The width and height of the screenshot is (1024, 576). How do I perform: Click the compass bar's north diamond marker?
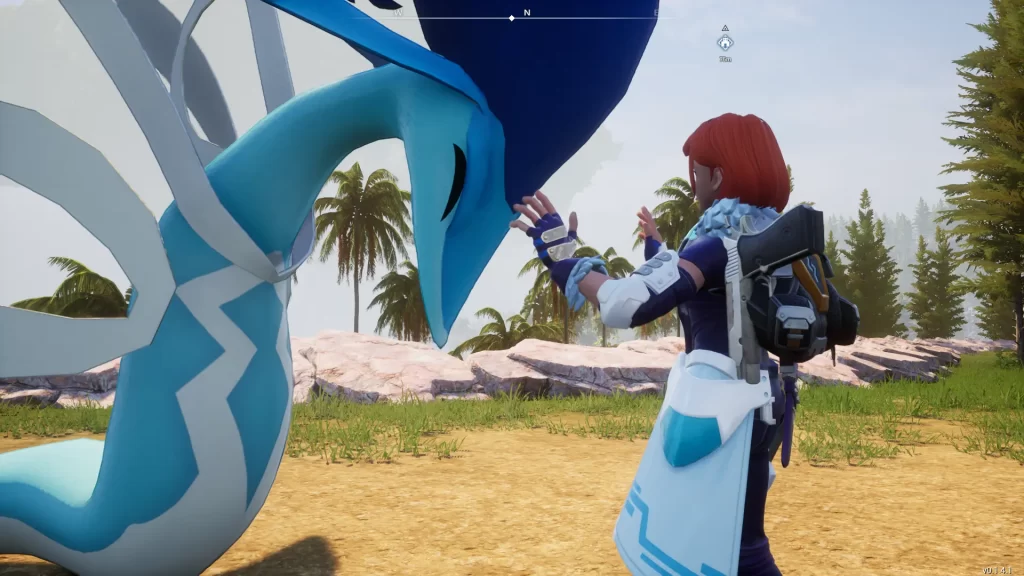(512, 18)
